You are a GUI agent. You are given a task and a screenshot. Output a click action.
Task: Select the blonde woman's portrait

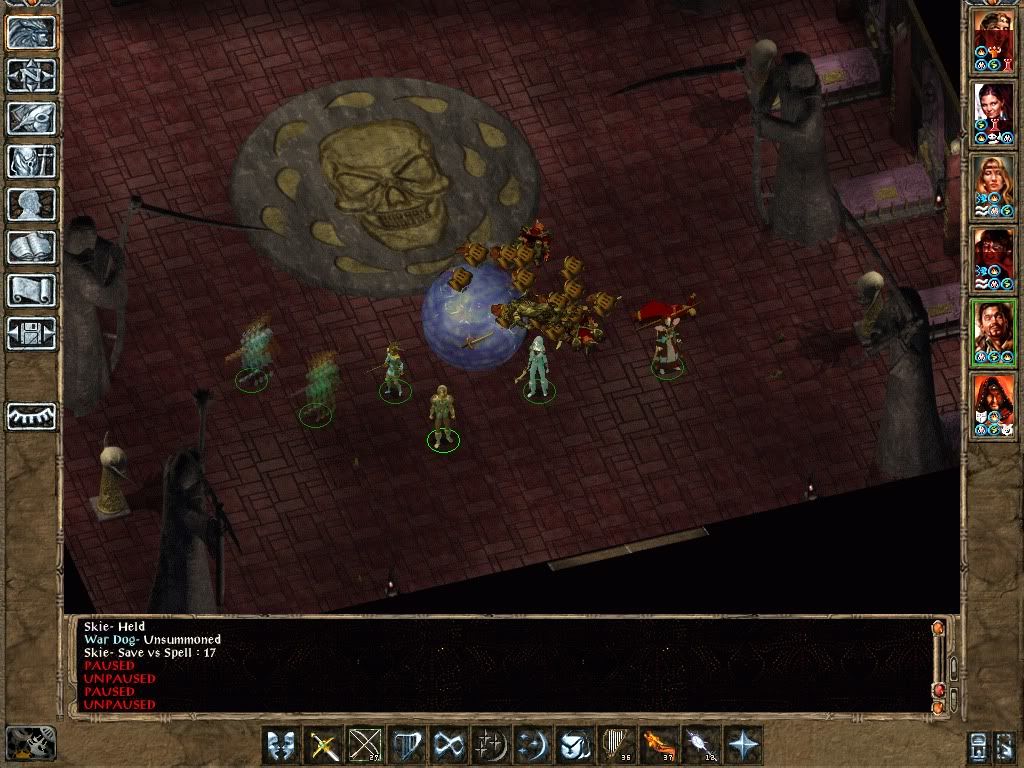pyautogui.click(x=994, y=187)
